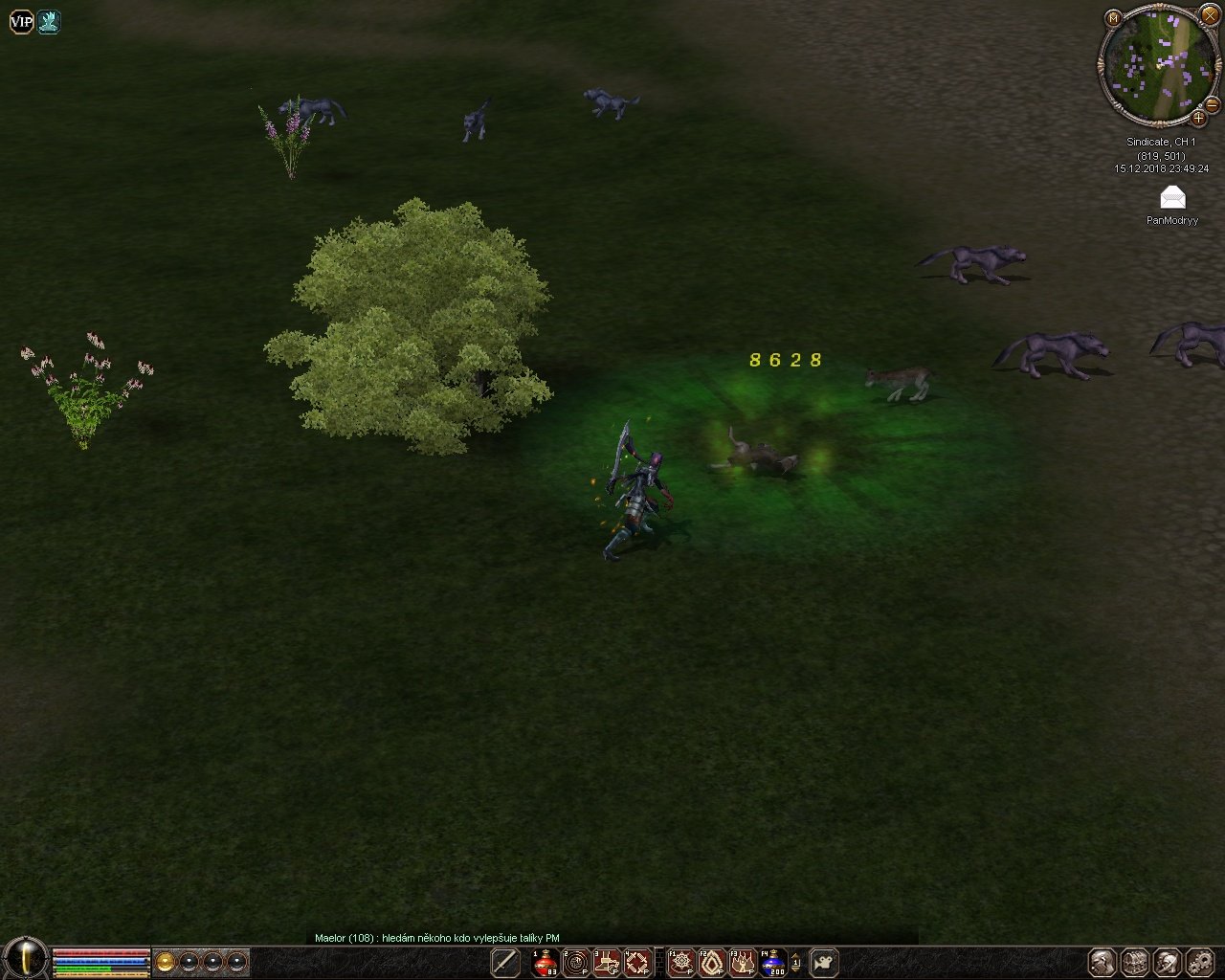
Task: Click the teal buff icon beside VIP
Action: 49,22
